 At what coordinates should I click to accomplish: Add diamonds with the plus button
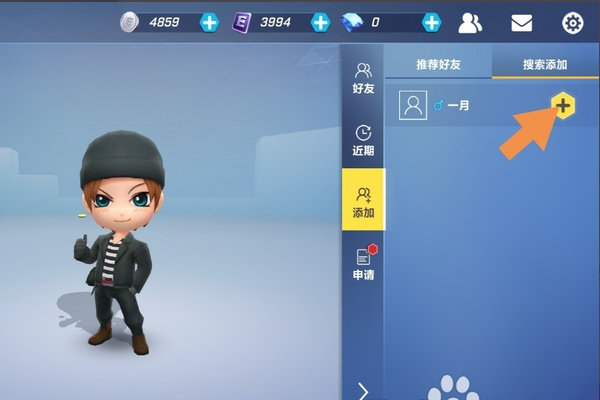[x=431, y=22]
